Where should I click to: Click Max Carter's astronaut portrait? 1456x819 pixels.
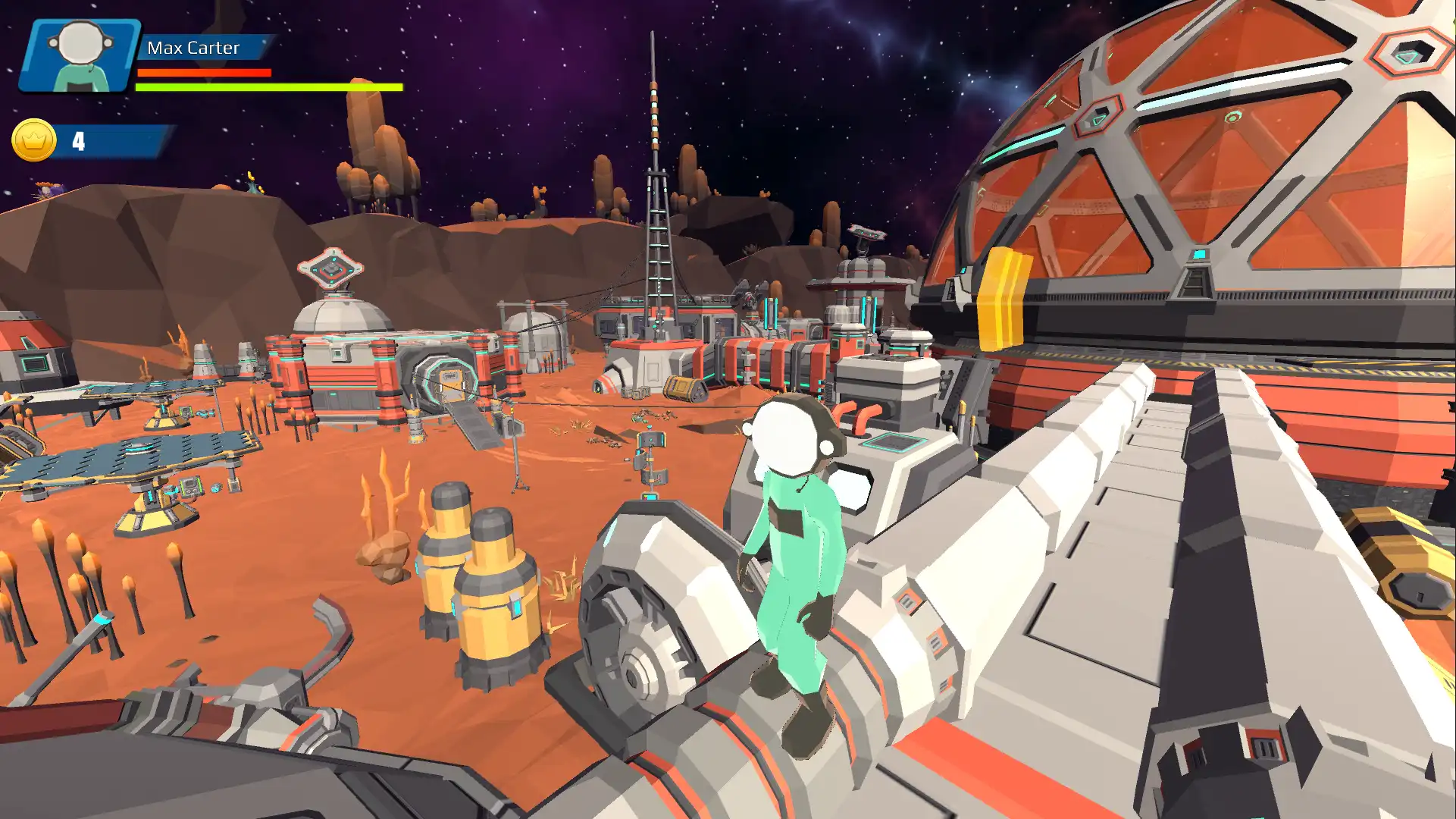tap(80, 55)
